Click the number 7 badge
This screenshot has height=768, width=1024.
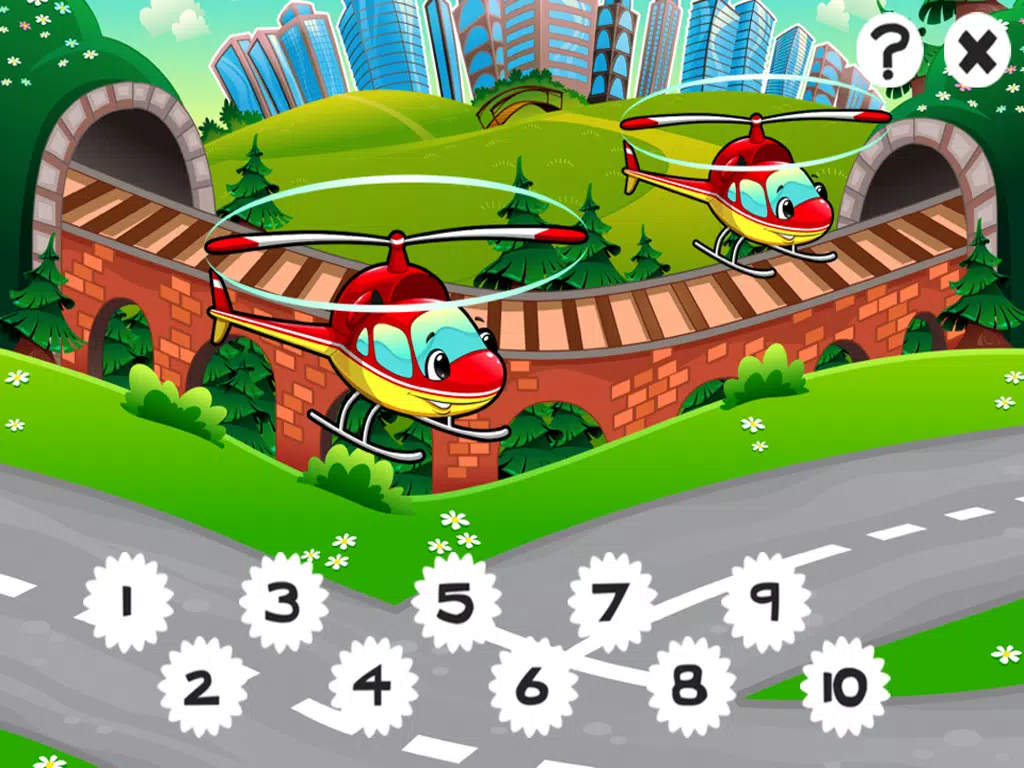pyautogui.click(x=611, y=602)
